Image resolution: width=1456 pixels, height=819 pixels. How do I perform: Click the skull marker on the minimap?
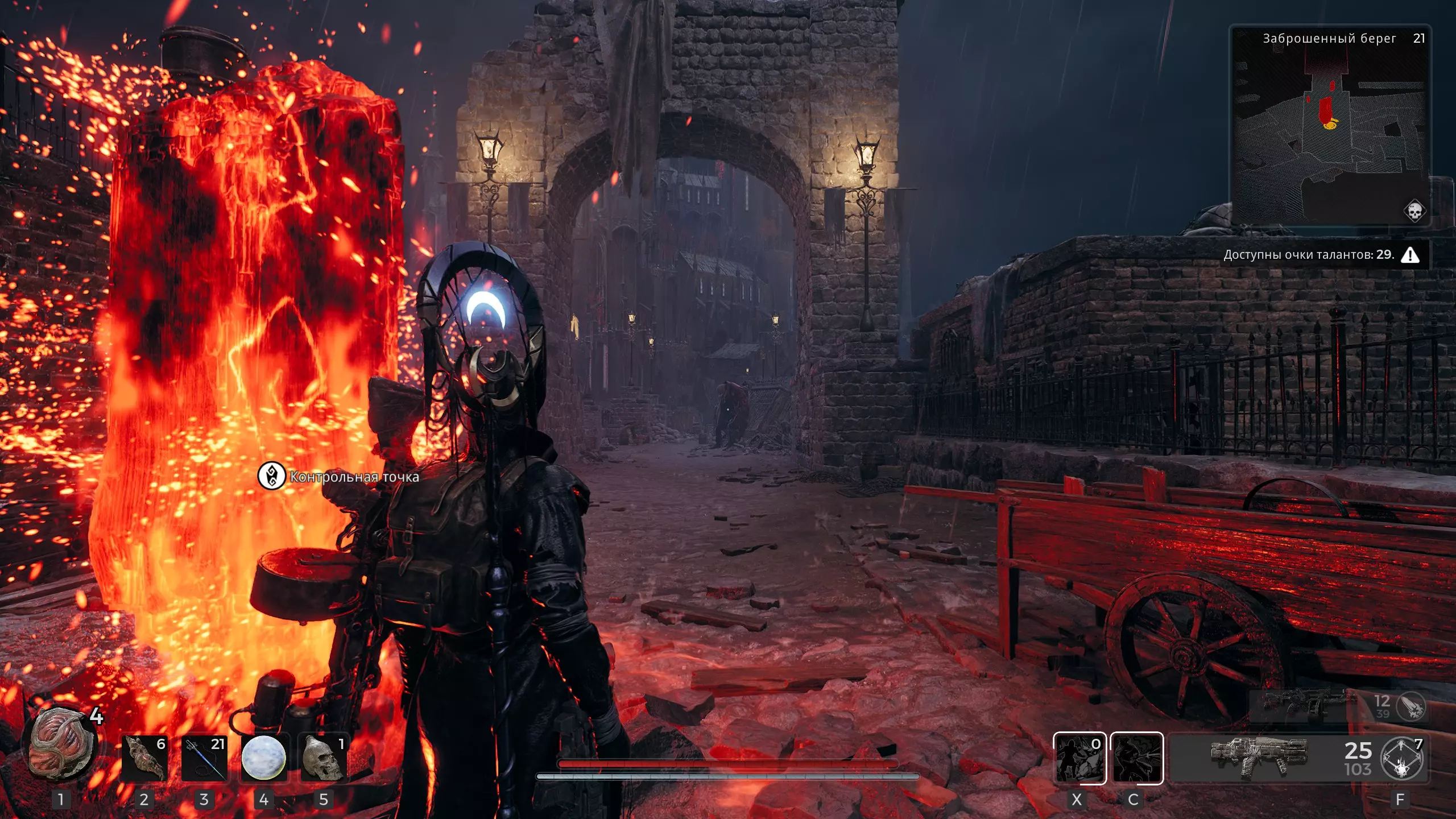[1414, 211]
